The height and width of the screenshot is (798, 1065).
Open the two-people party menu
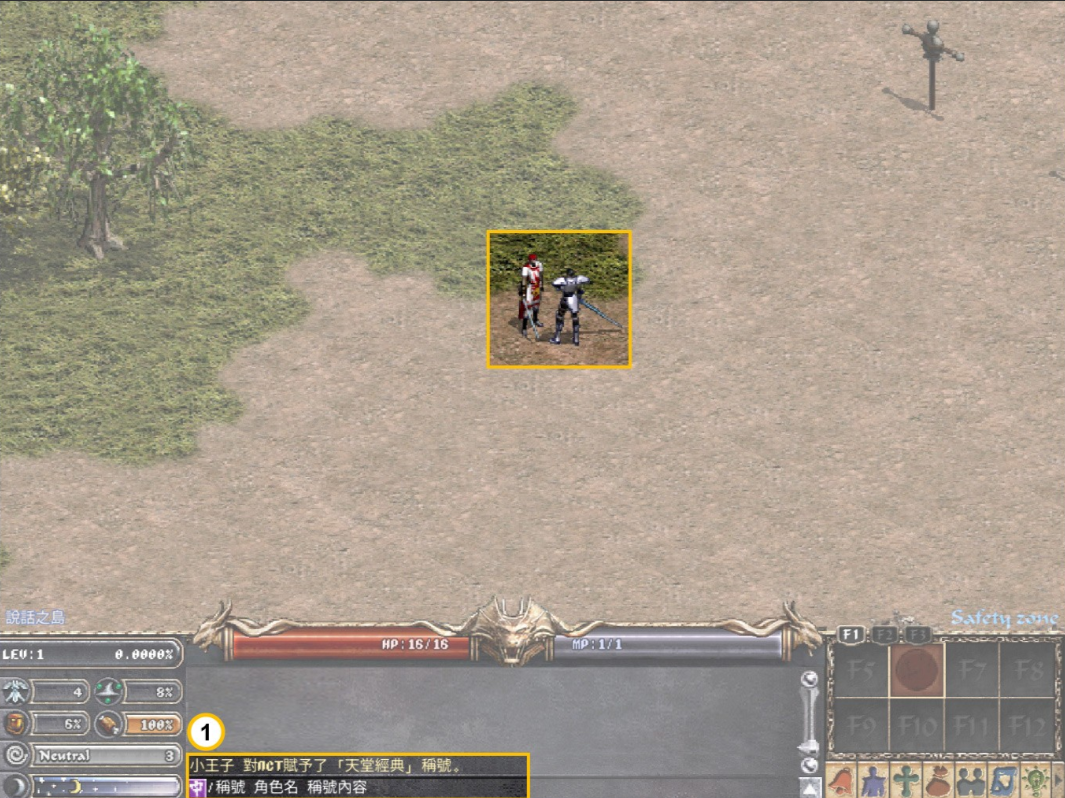click(x=970, y=781)
